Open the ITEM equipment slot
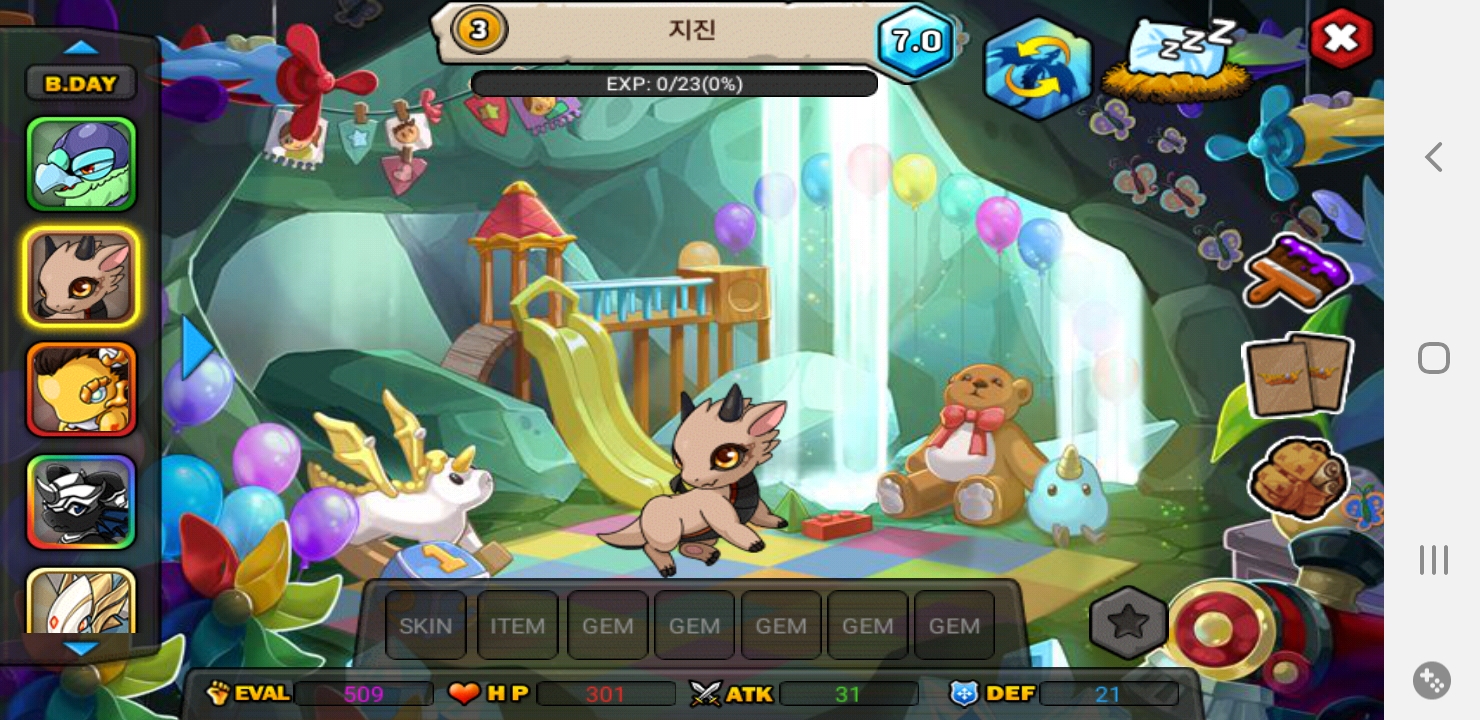The height and width of the screenshot is (720, 1480). (x=517, y=626)
